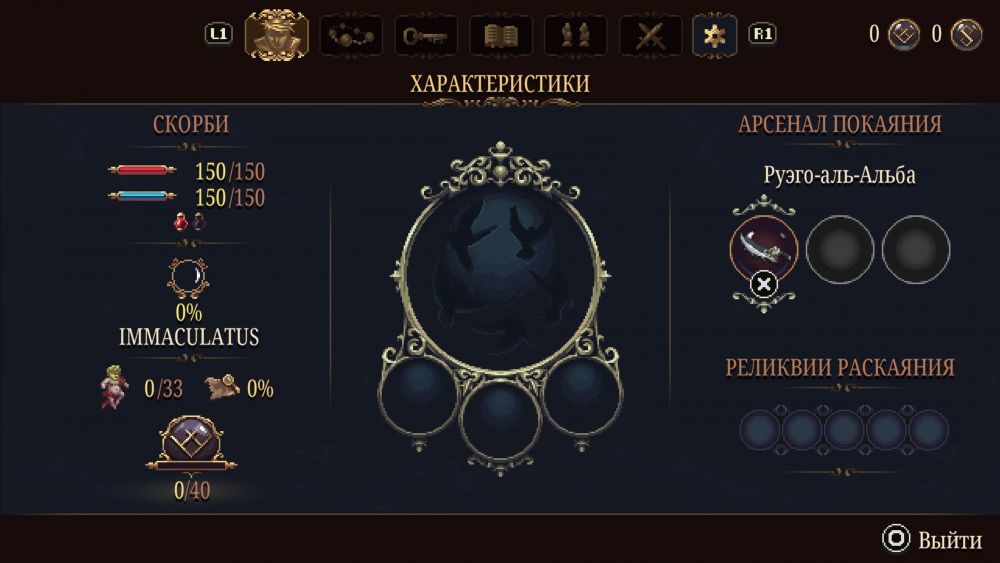Switch to the open book tab
1000x563 pixels.
500,36
